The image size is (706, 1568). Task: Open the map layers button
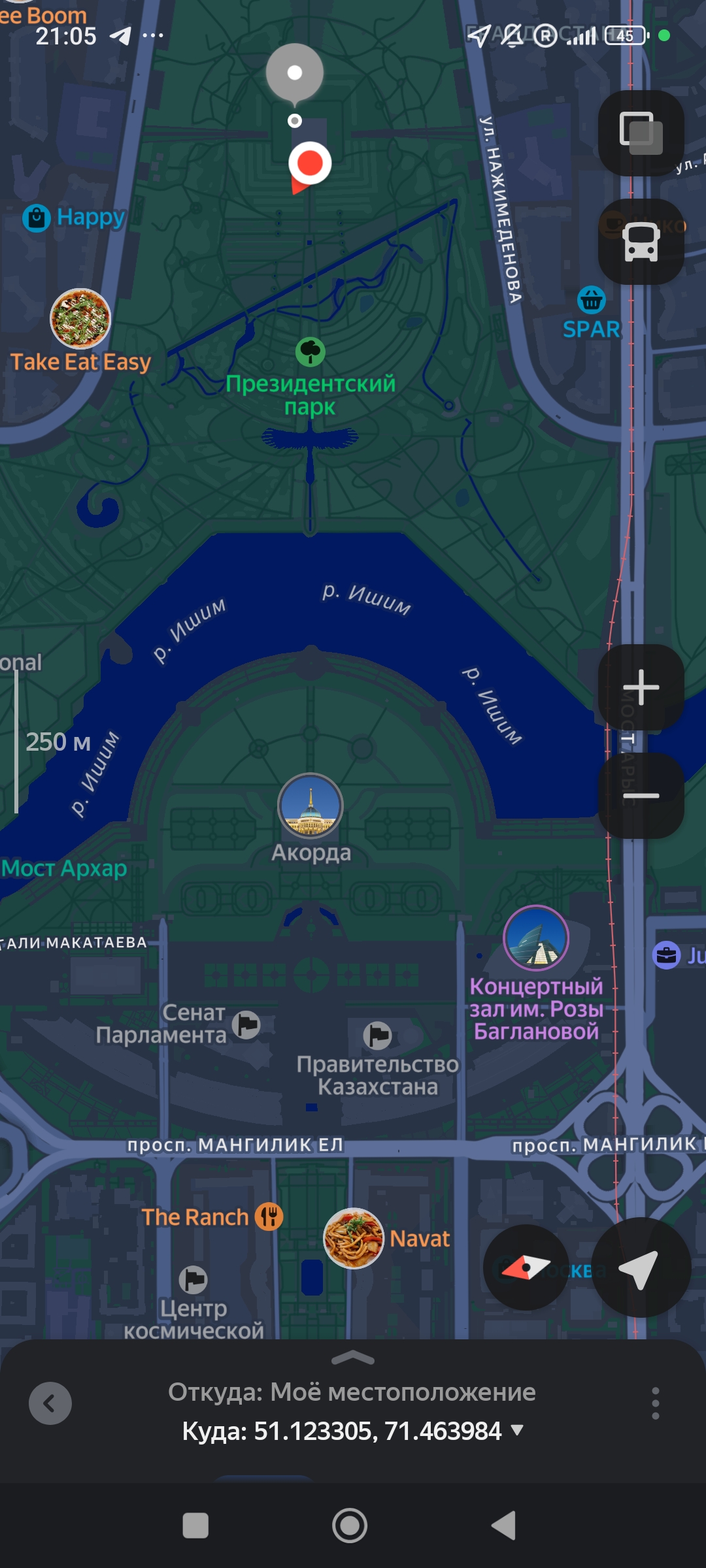coord(641,133)
